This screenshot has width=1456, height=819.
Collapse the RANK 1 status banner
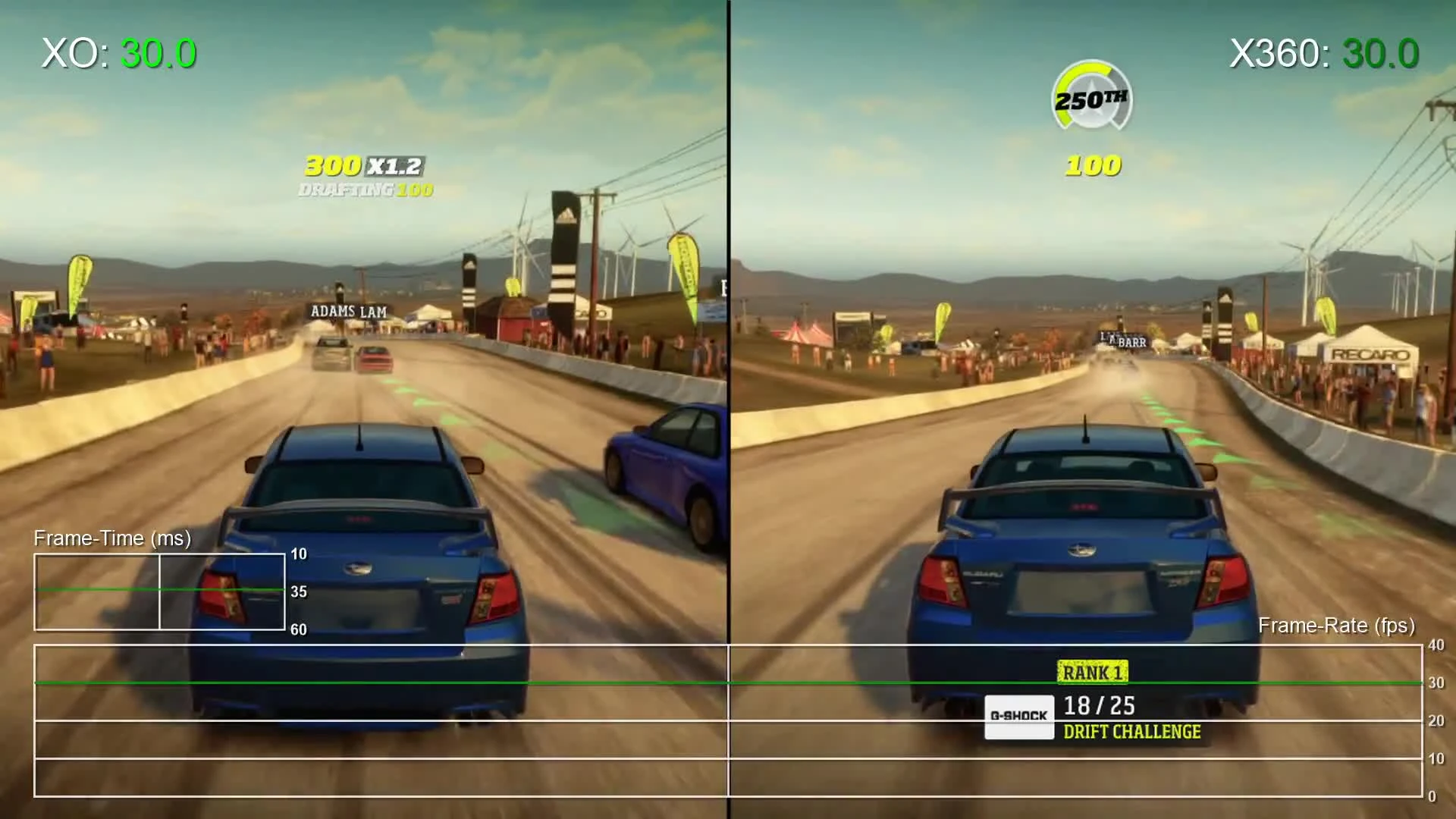tap(1093, 671)
